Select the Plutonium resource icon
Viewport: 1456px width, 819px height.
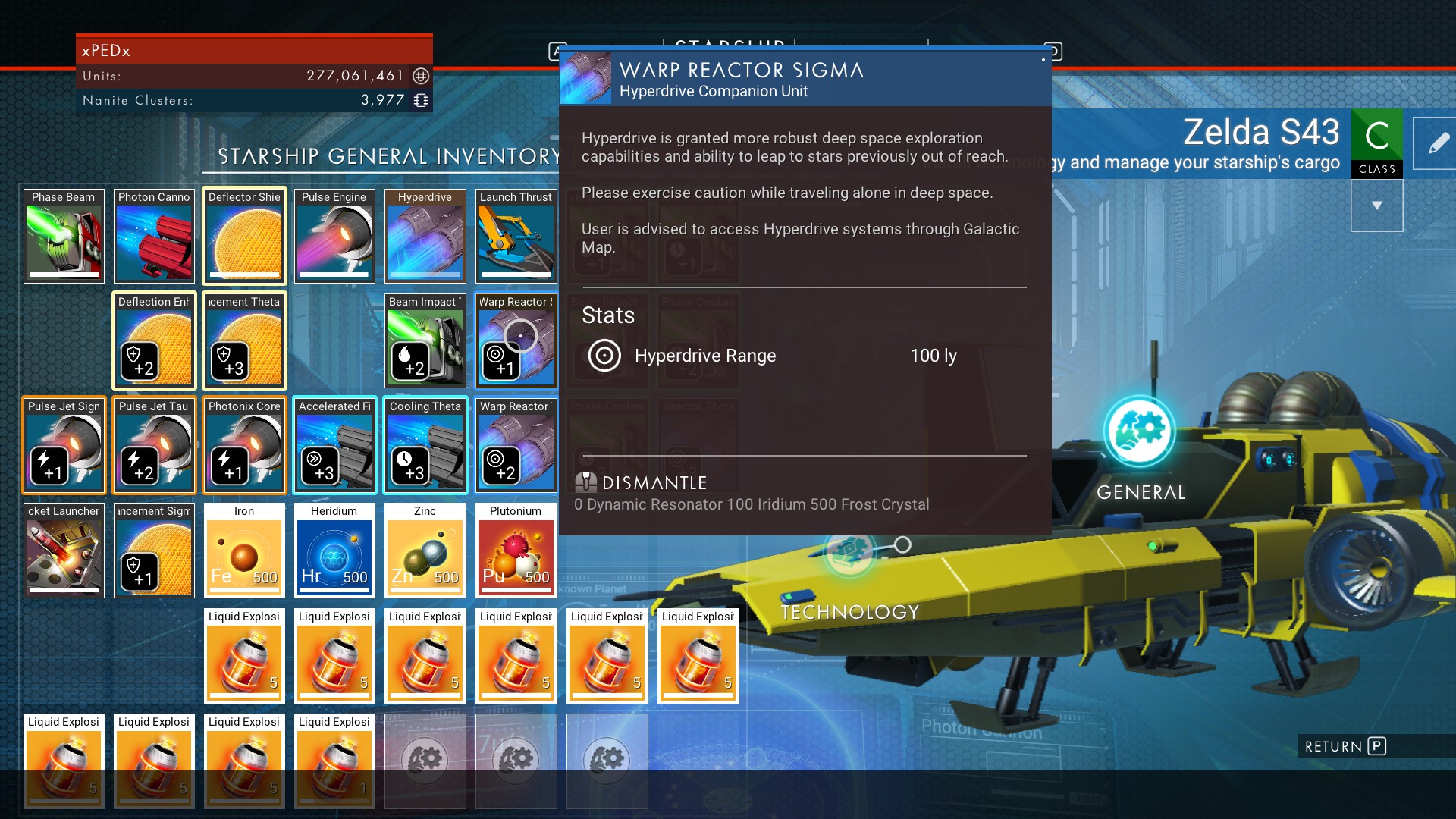pos(516,550)
